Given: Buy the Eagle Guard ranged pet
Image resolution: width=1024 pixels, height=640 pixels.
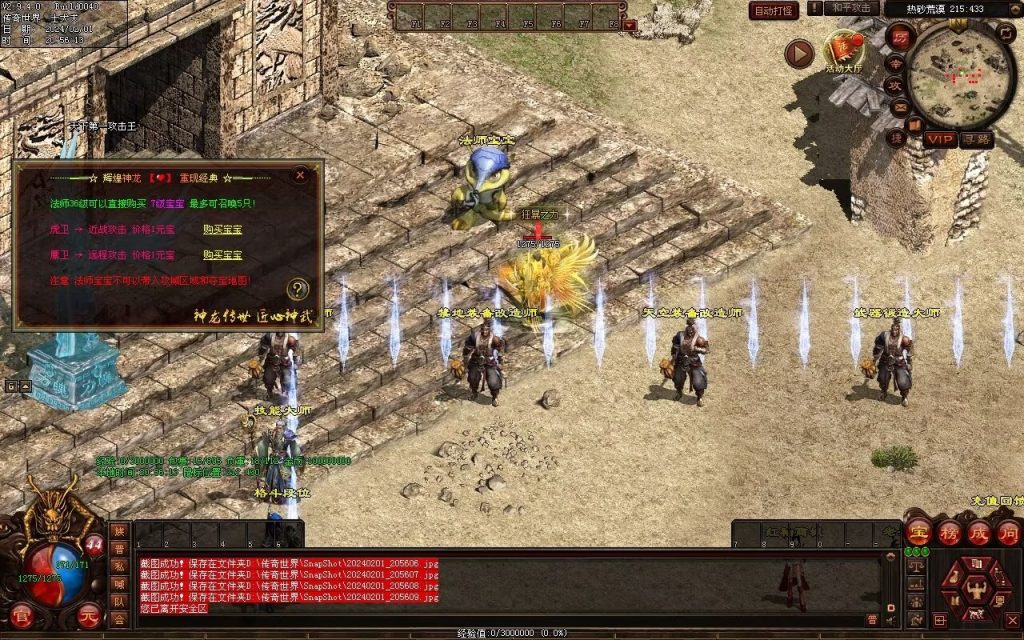Looking at the screenshot, I should [x=222, y=255].
